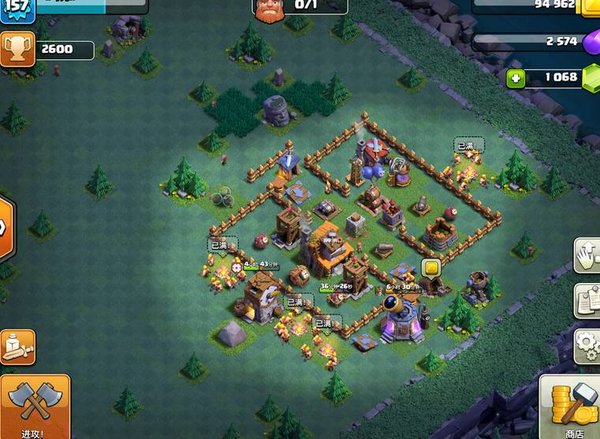This screenshot has width=600, height=439.
Task: Tap the Master Builder portrait icon
Action: (x=268, y=9)
